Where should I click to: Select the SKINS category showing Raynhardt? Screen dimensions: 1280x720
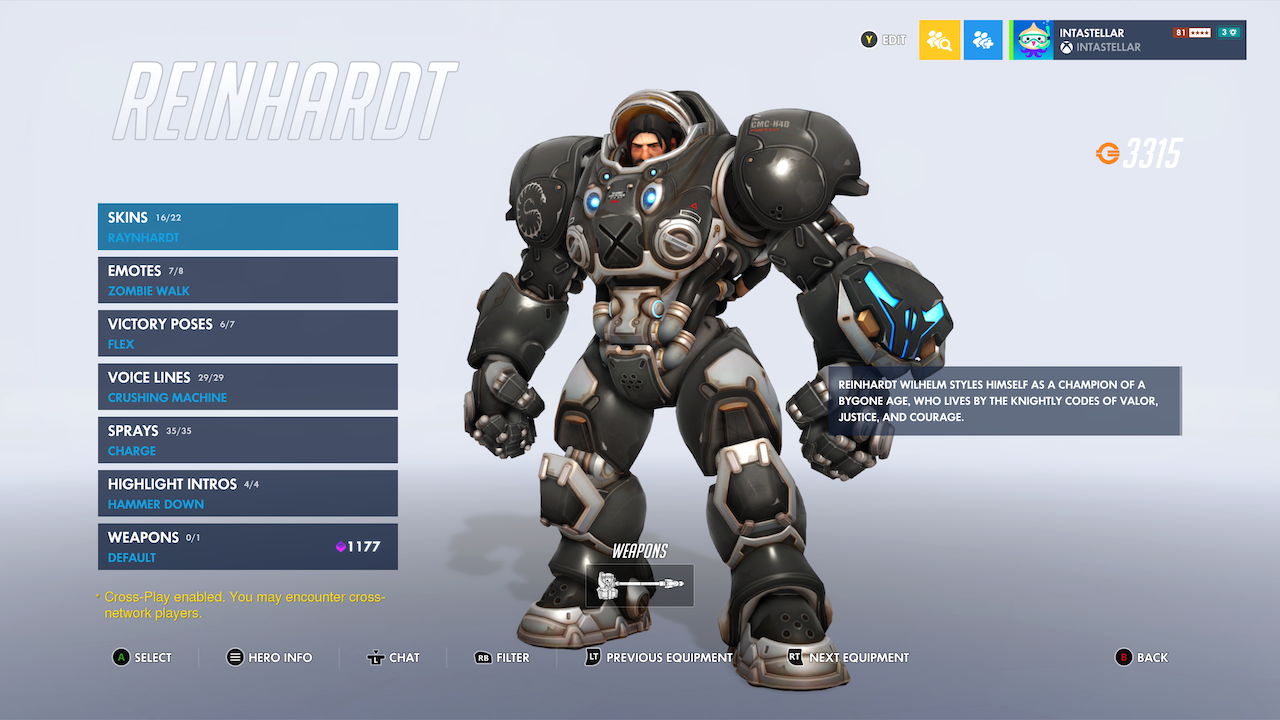[248, 226]
